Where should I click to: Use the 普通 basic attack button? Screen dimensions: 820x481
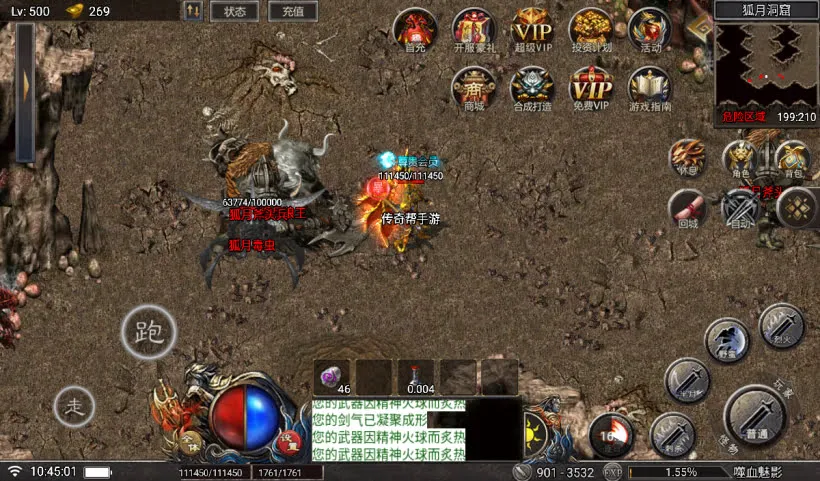coord(757,416)
